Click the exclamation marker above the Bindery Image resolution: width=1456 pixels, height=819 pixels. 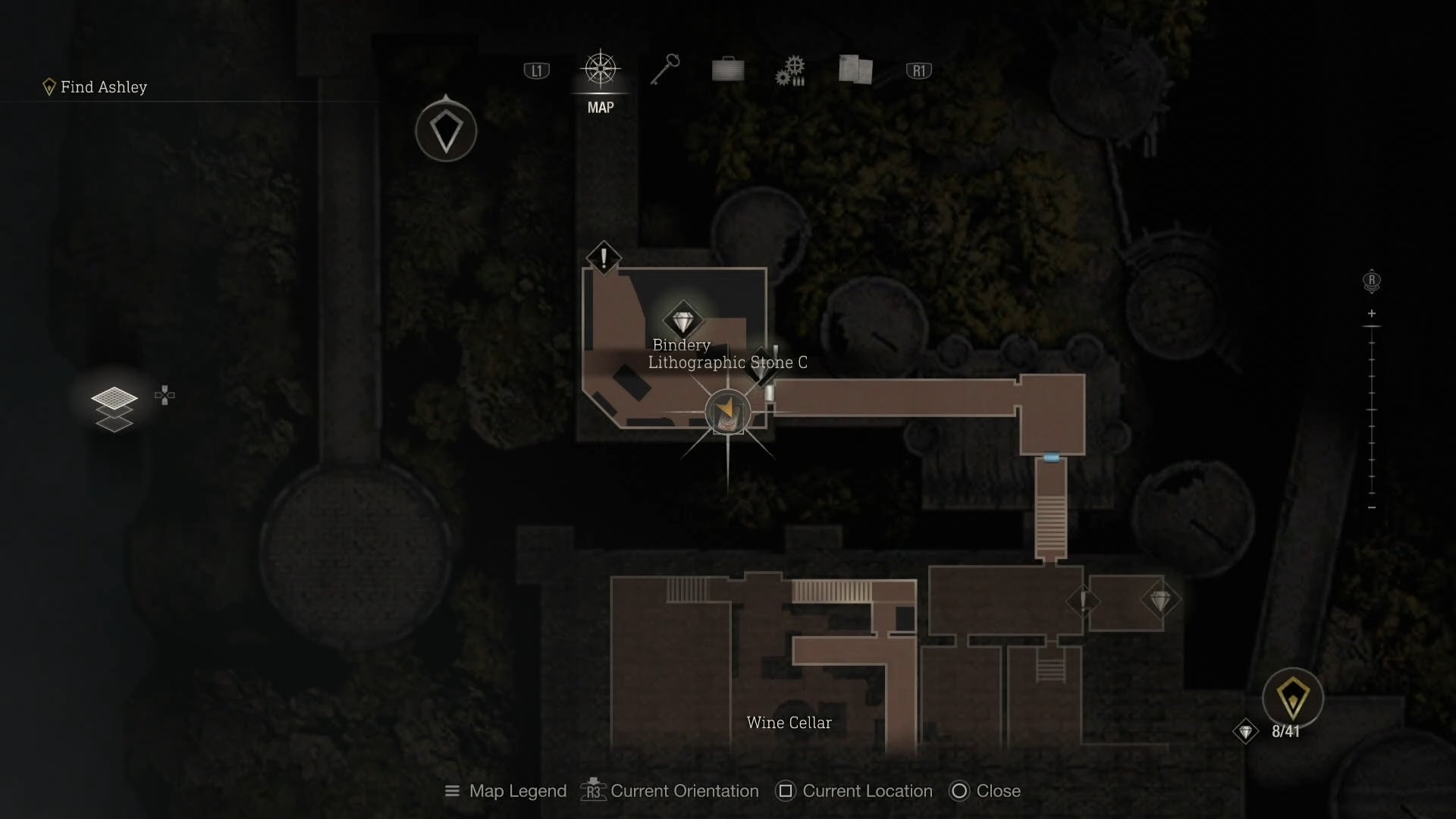click(604, 259)
